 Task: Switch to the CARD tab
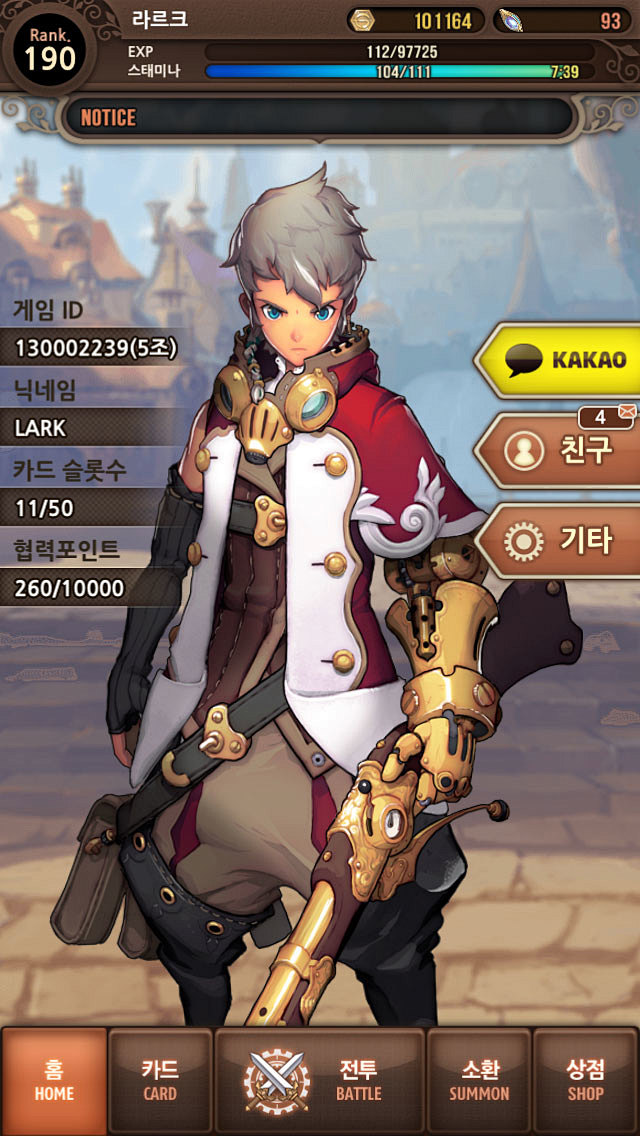(x=160, y=1081)
